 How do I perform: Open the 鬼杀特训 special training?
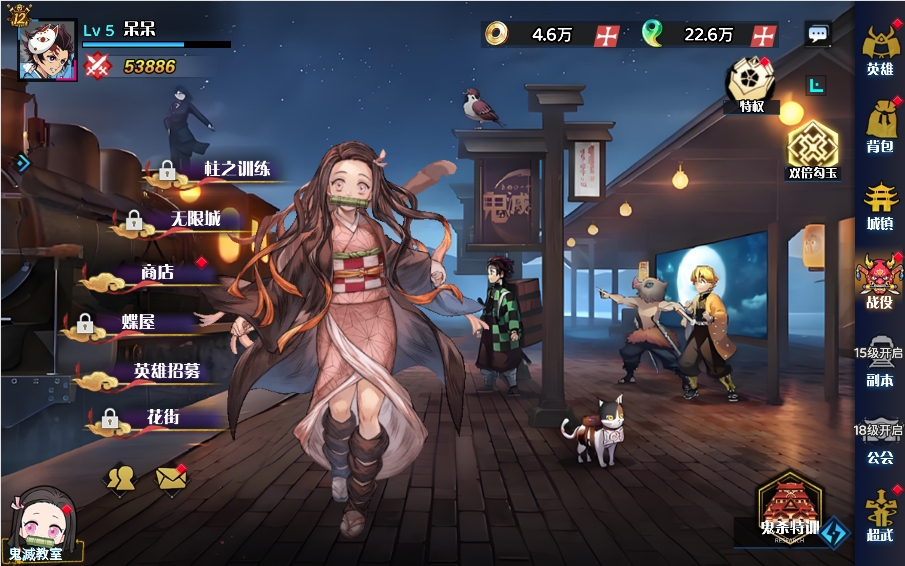(x=790, y=510)
